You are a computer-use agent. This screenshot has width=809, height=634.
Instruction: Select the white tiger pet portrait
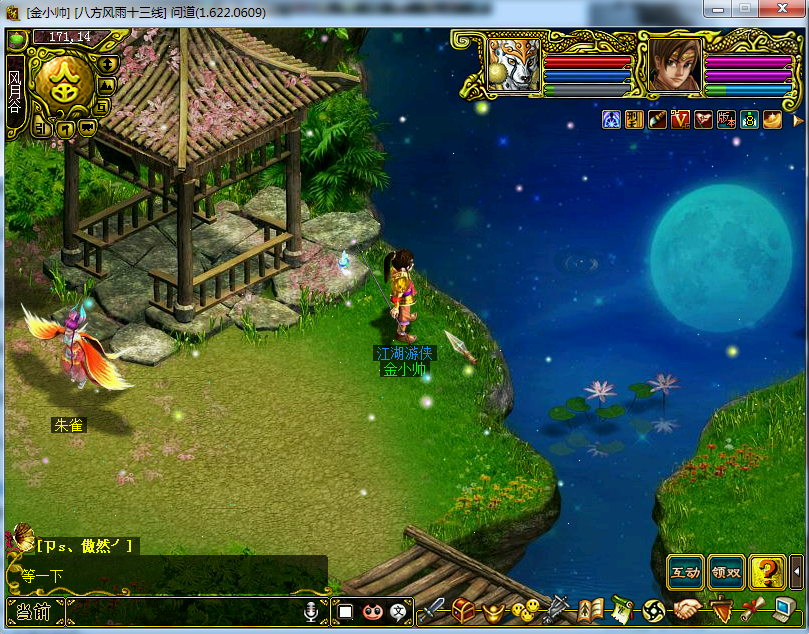point(514,65)
